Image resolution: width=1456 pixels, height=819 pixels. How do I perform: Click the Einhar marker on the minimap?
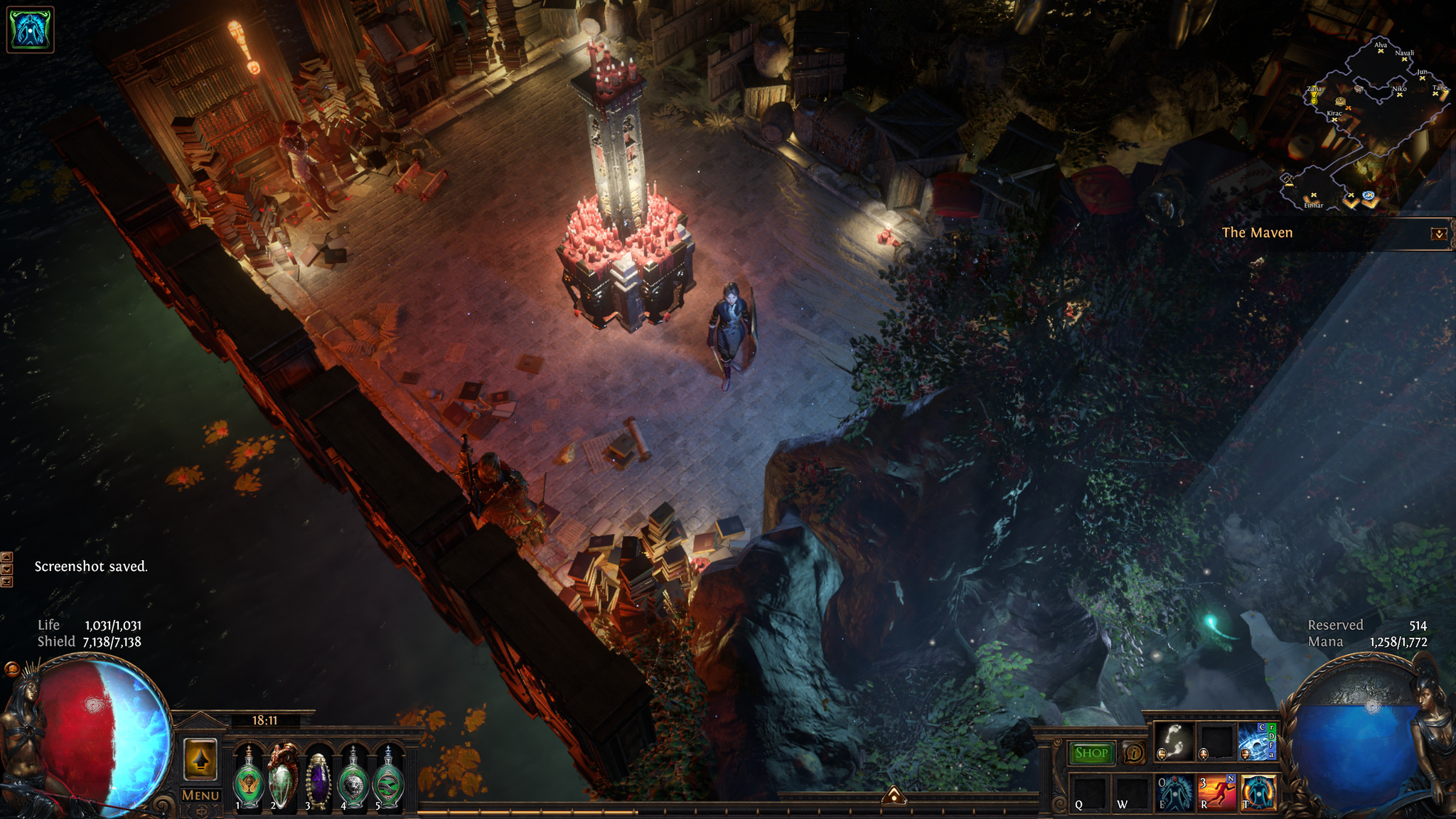click(x=1313, y=197)
